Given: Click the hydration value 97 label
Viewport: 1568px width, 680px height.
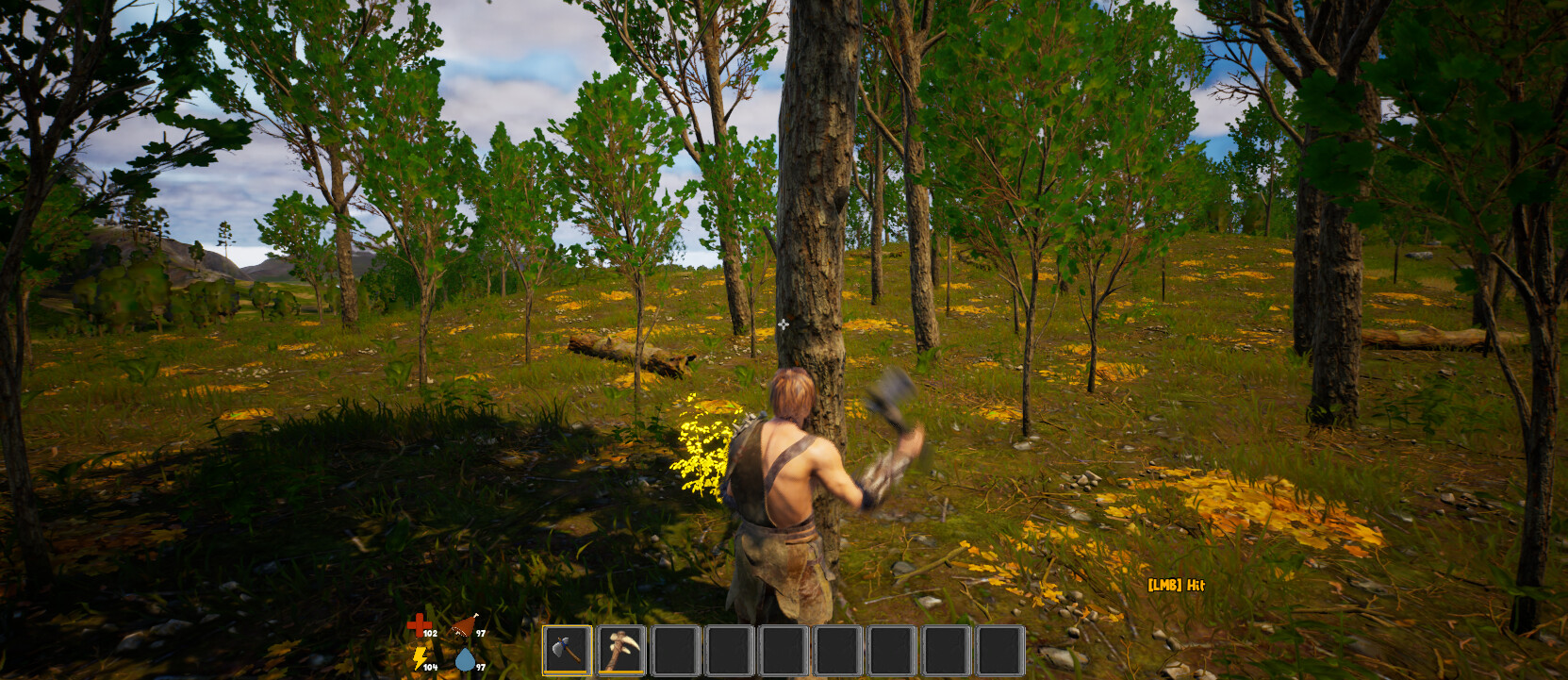Looking at the screenshot, I should [480, 666].
